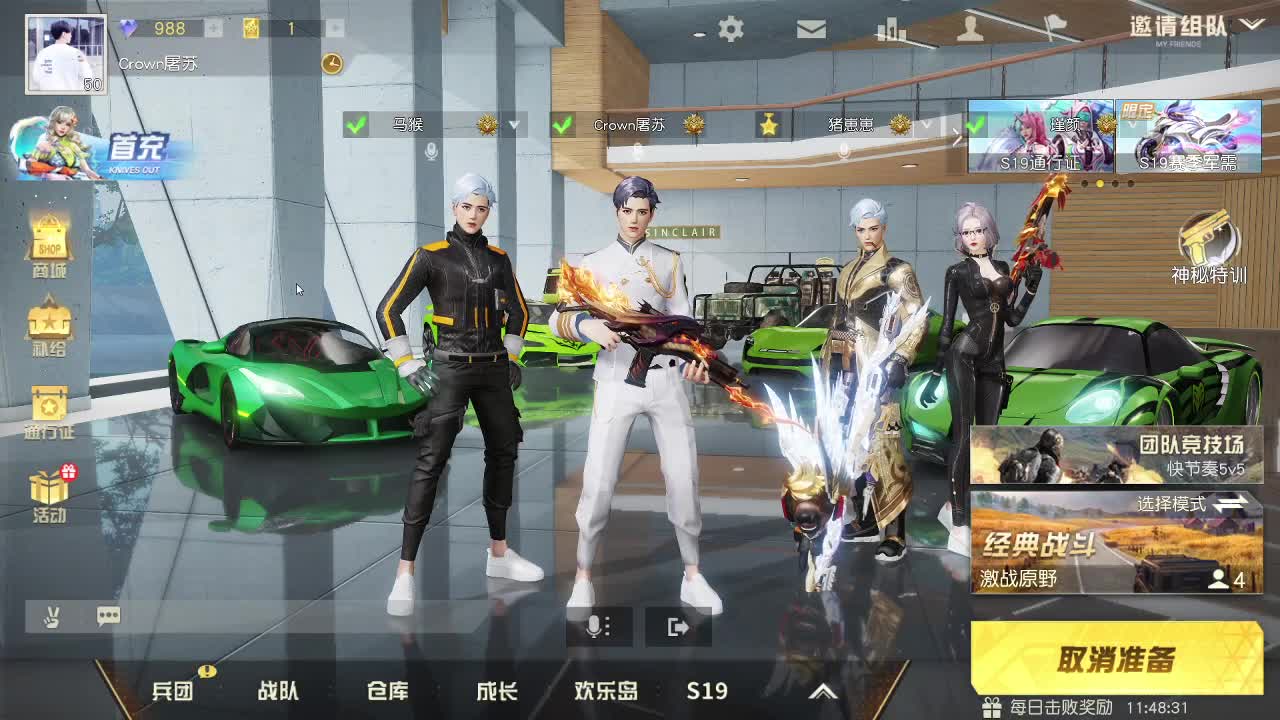Open the settings gear at top
1280x720 pixels.
pos(731,30)
